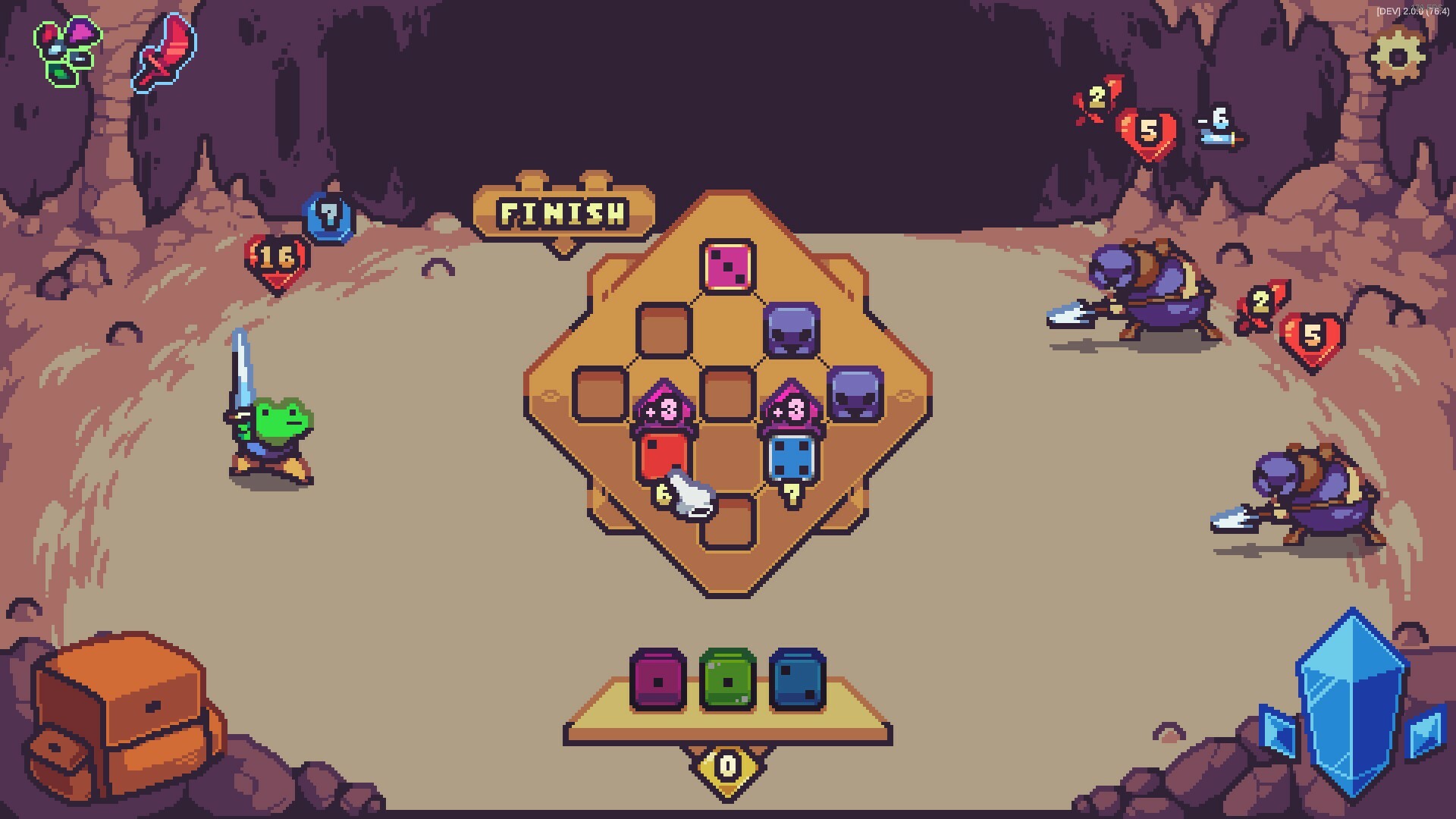Click the top beetle's 5 health heart
Screen dimensions: 1456x819
pos(1150,130)
